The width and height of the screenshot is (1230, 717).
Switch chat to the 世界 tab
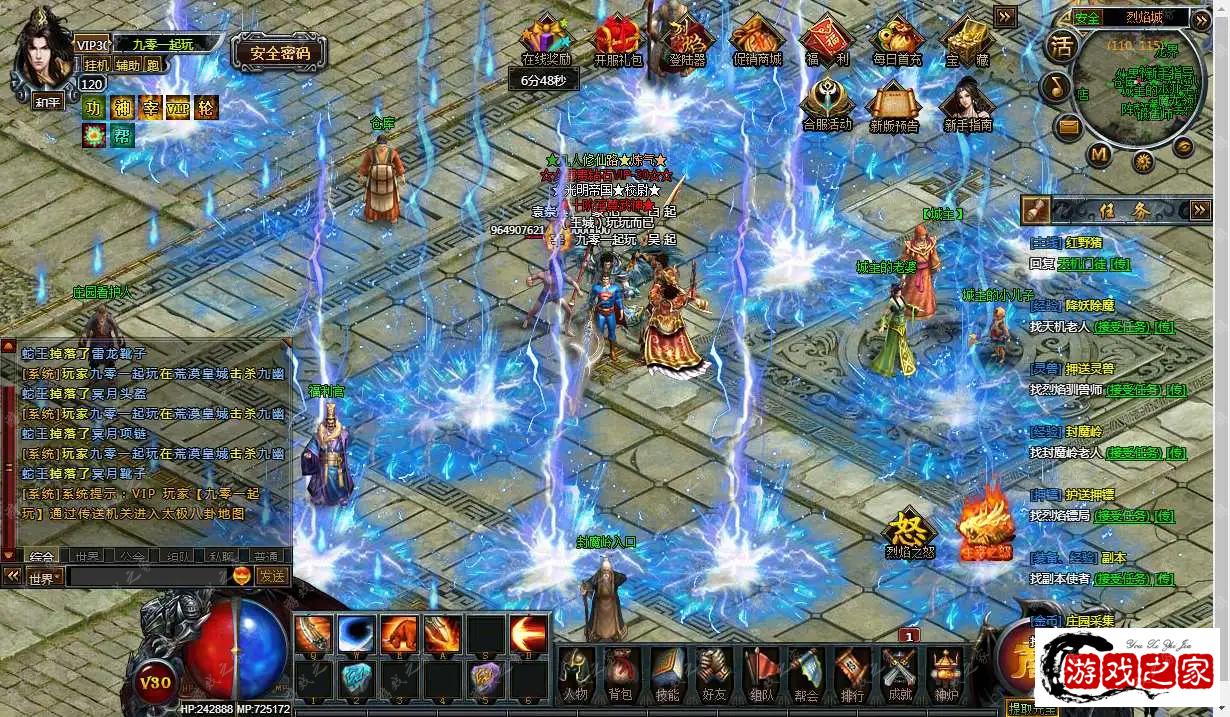coord(86,556)
